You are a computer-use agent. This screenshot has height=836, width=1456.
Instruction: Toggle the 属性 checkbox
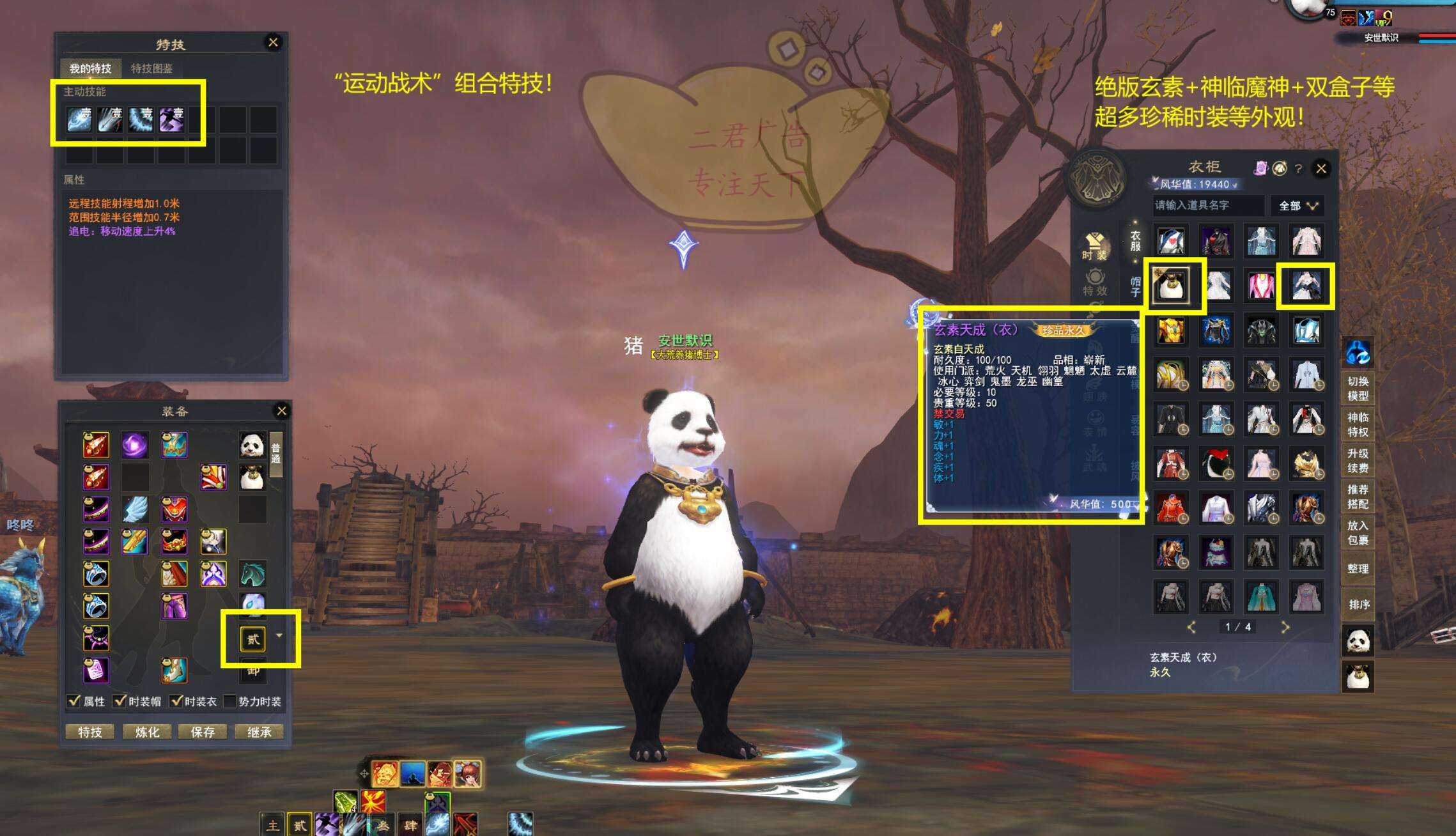74,701
